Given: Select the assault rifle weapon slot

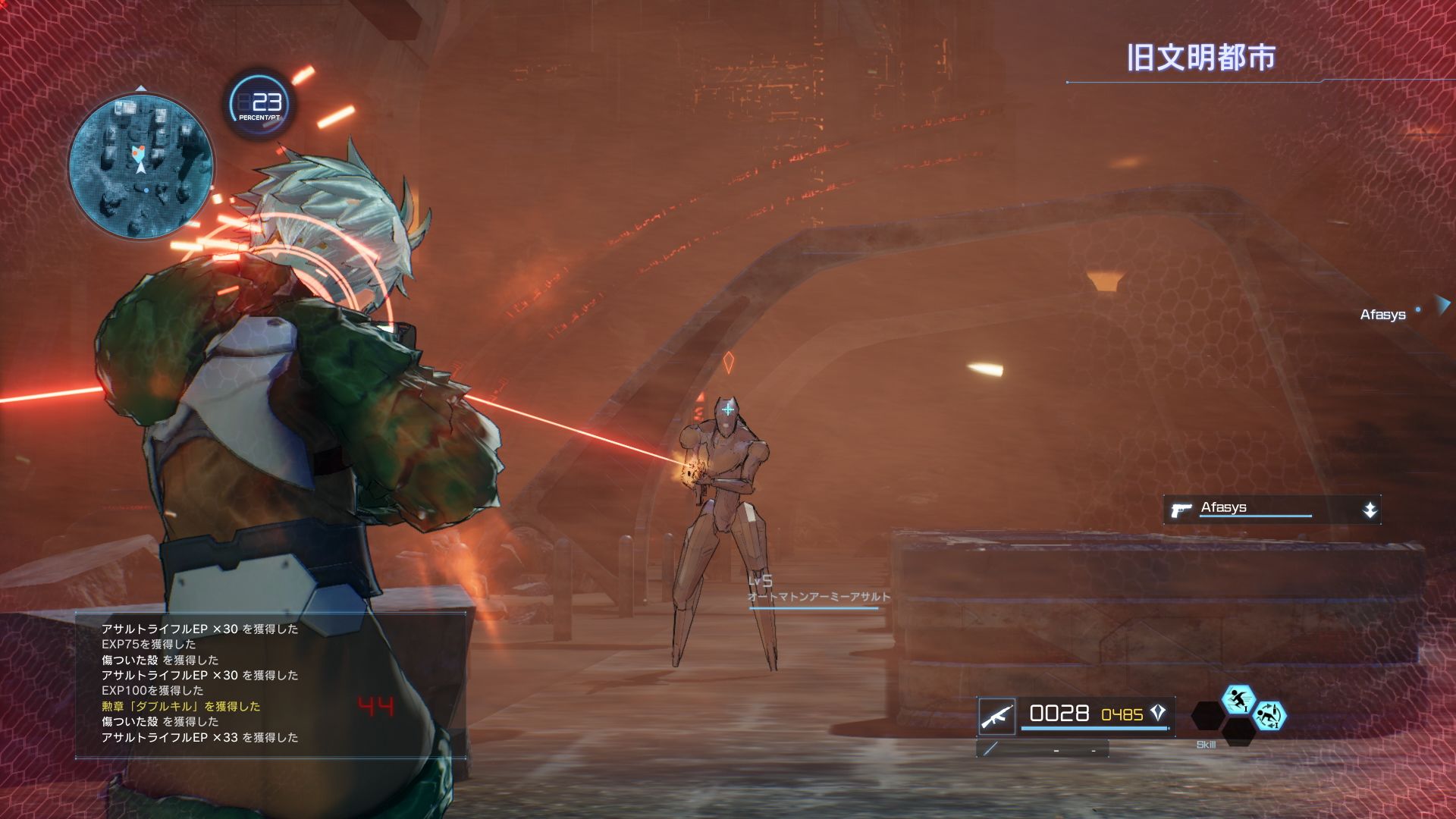Looking at the screenshot, I should click(996, 716).
